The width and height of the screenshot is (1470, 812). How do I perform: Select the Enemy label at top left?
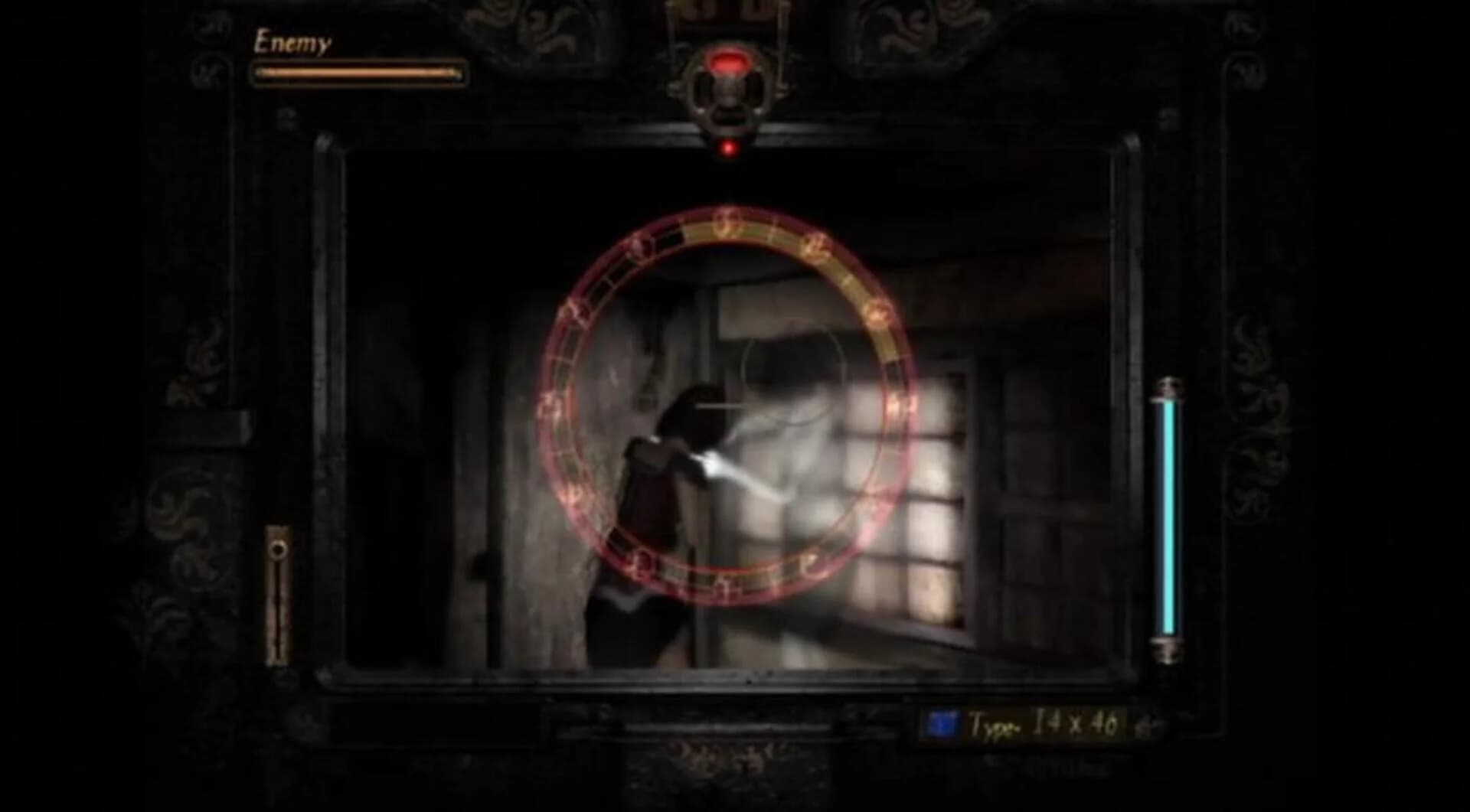[292, 42]
